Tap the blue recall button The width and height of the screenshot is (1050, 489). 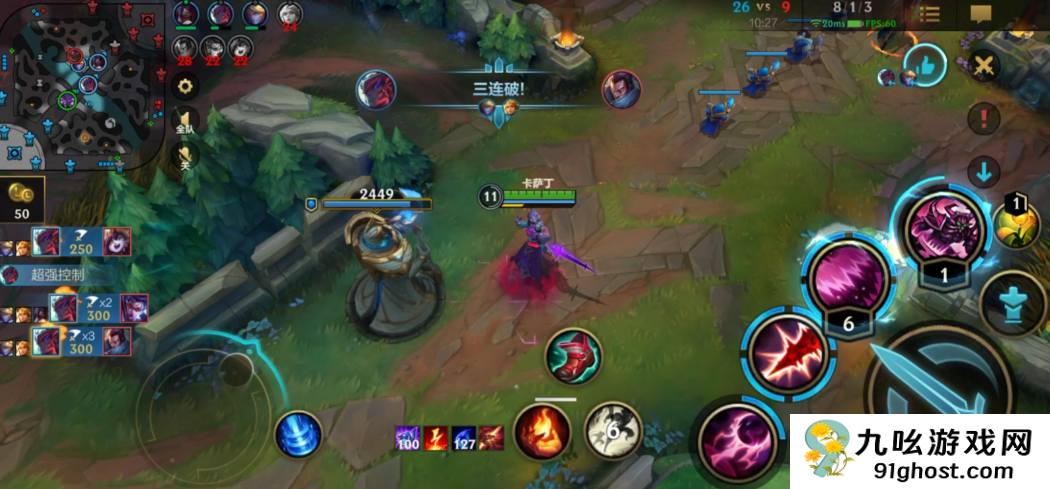click(298, 434)
